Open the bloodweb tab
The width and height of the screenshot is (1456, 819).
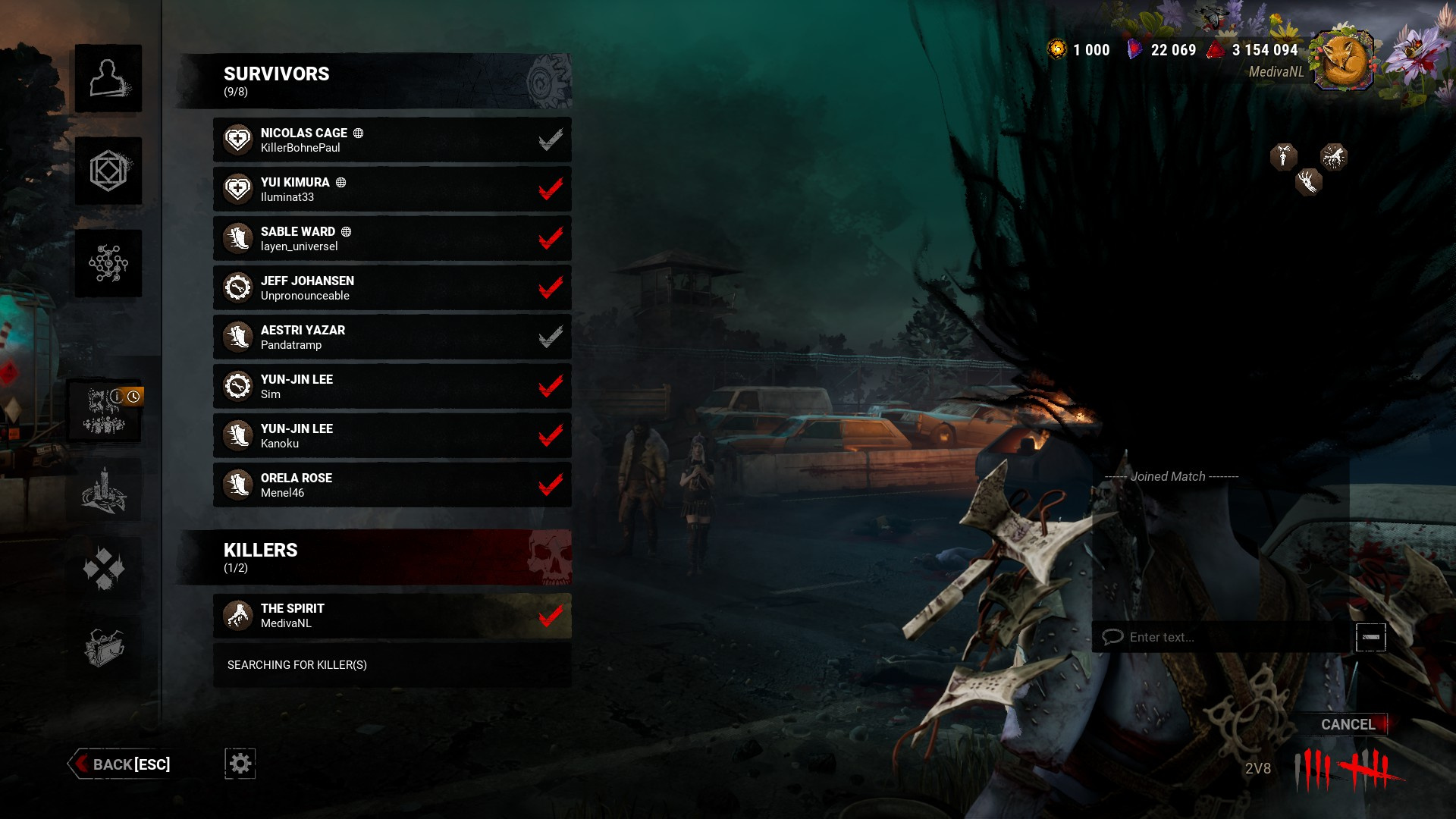[x=108, y=263]
